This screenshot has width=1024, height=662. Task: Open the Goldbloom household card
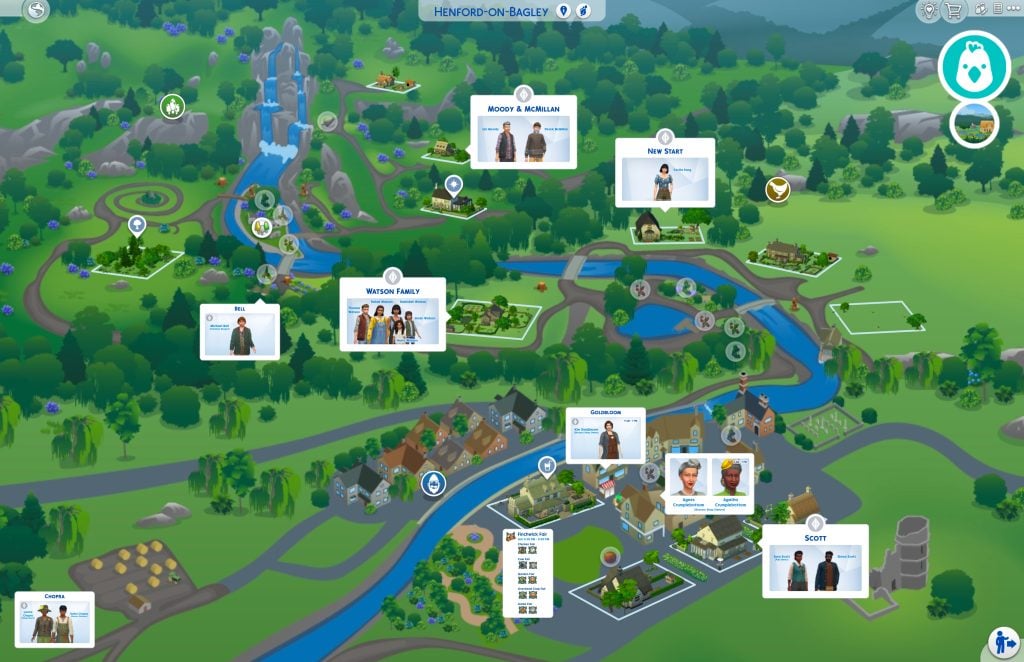pyautogui.click(x=605, y=435)
